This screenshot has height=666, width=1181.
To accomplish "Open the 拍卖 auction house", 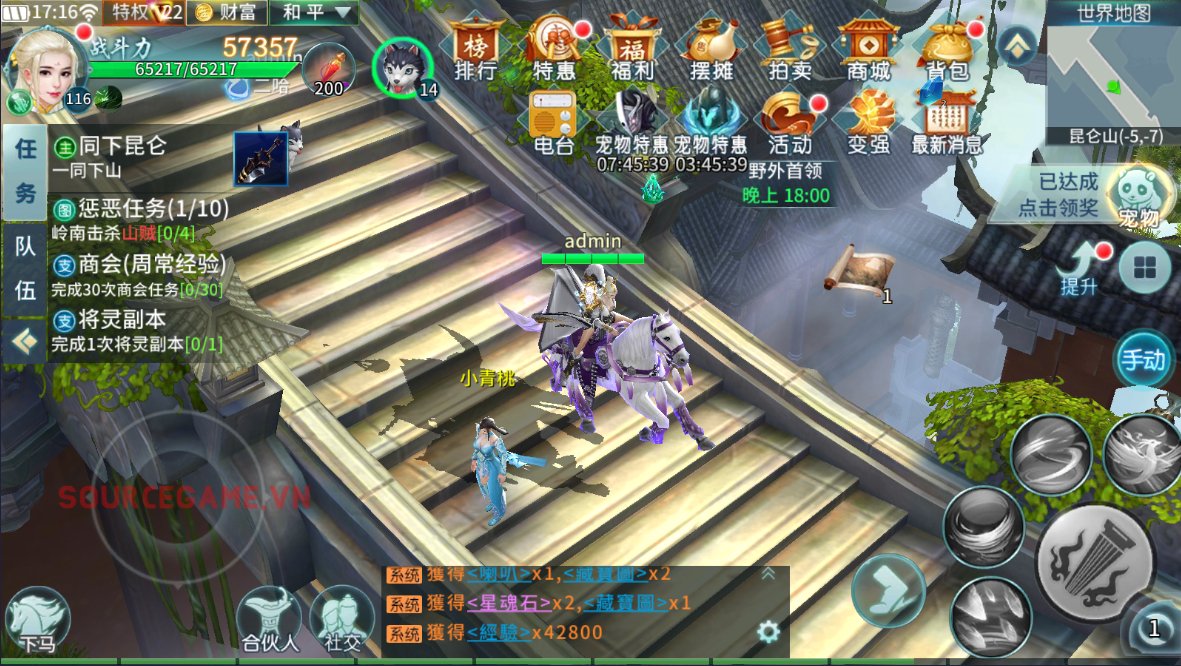I will click(x=790, y=48).
